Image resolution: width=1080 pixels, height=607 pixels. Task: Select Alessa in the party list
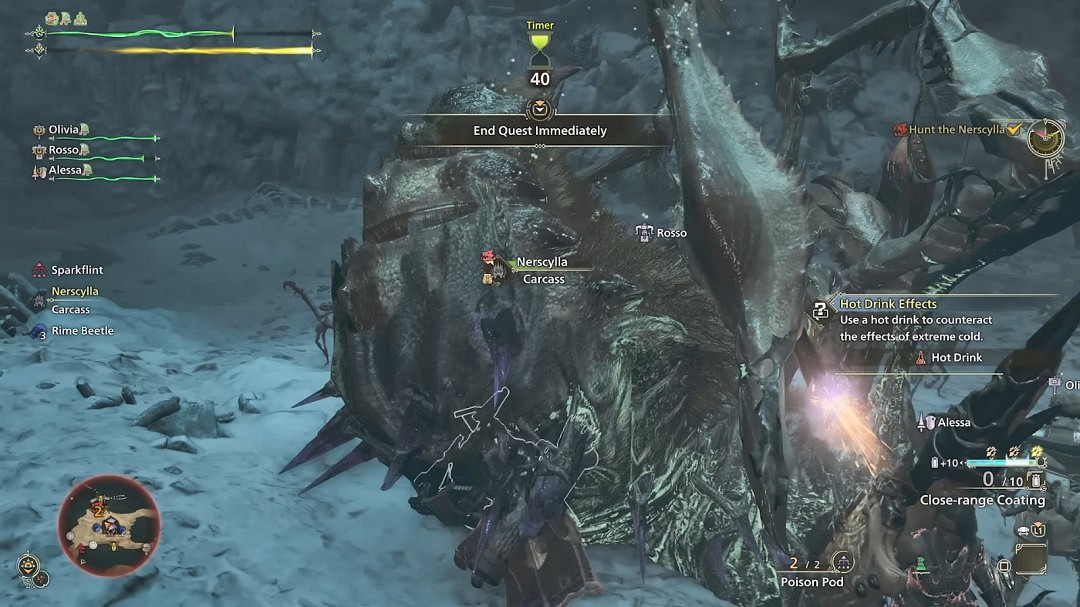point(68,171)
